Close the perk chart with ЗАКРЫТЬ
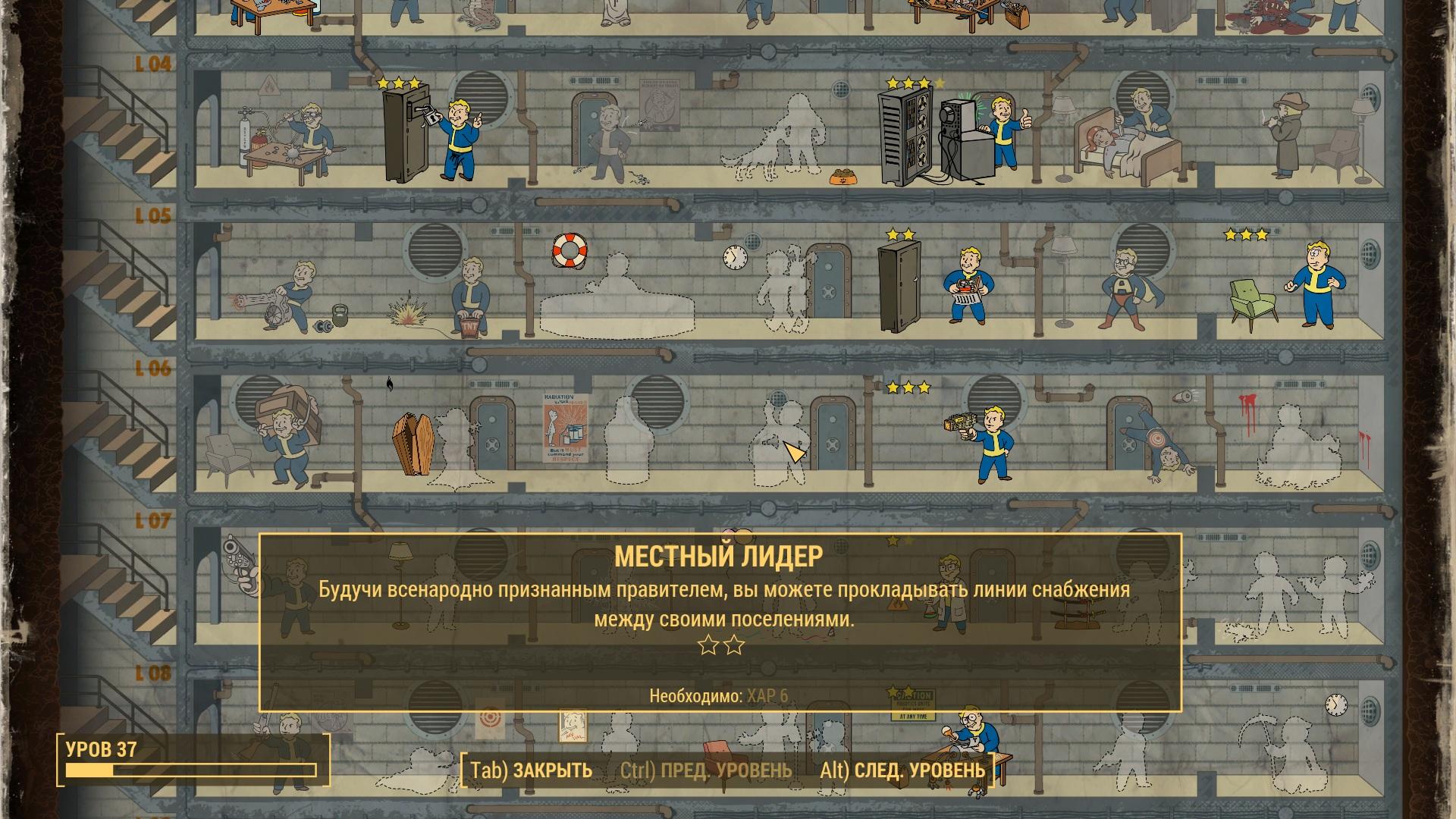1456x819 pixels. click(x=531, y=770)
